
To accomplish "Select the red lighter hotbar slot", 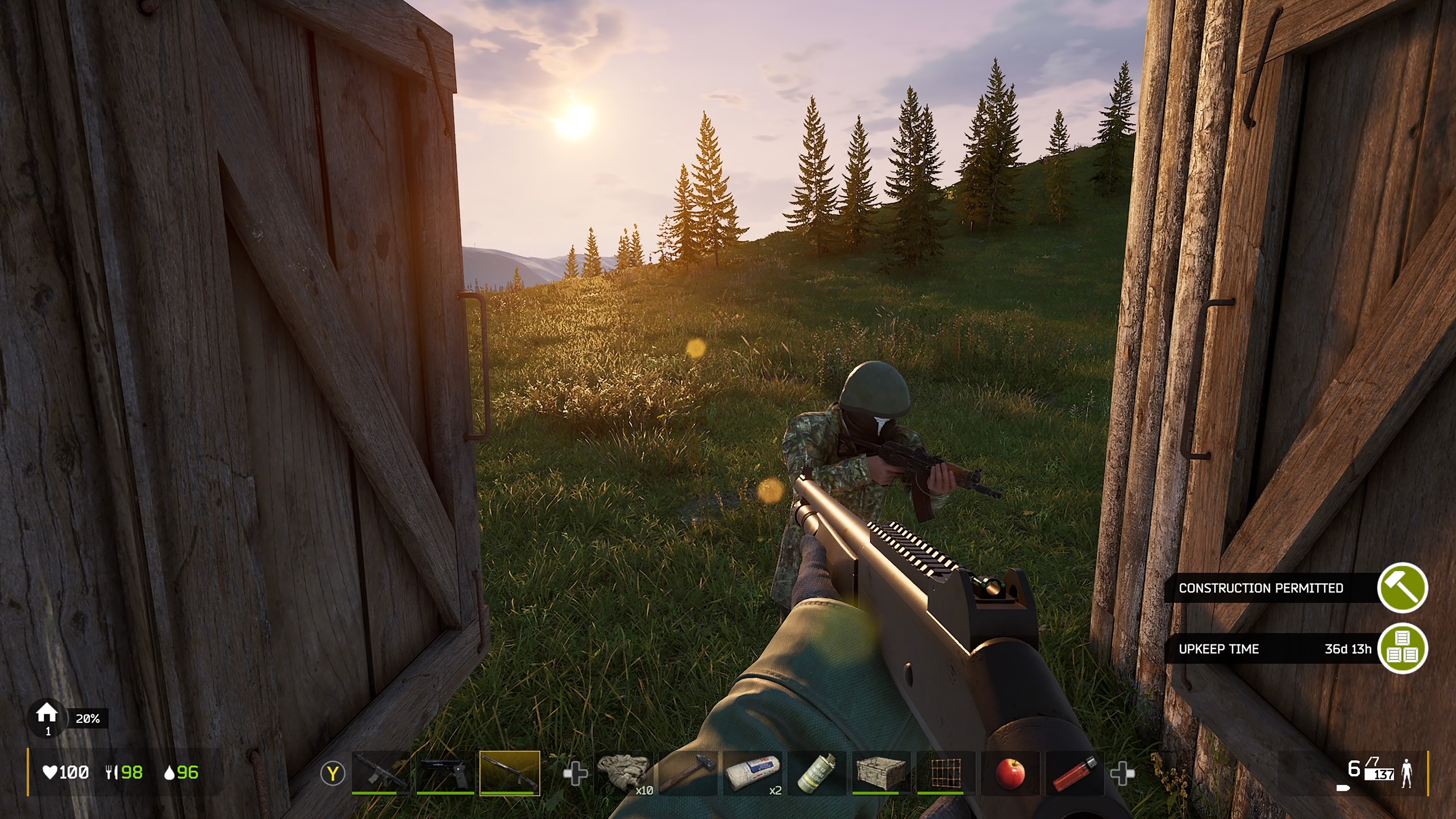I will [1075, 772].
